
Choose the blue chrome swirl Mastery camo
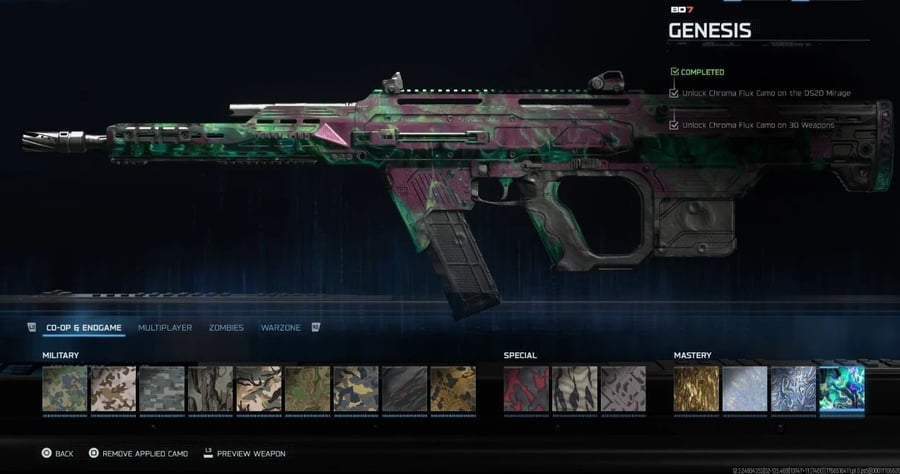point(793,389)
